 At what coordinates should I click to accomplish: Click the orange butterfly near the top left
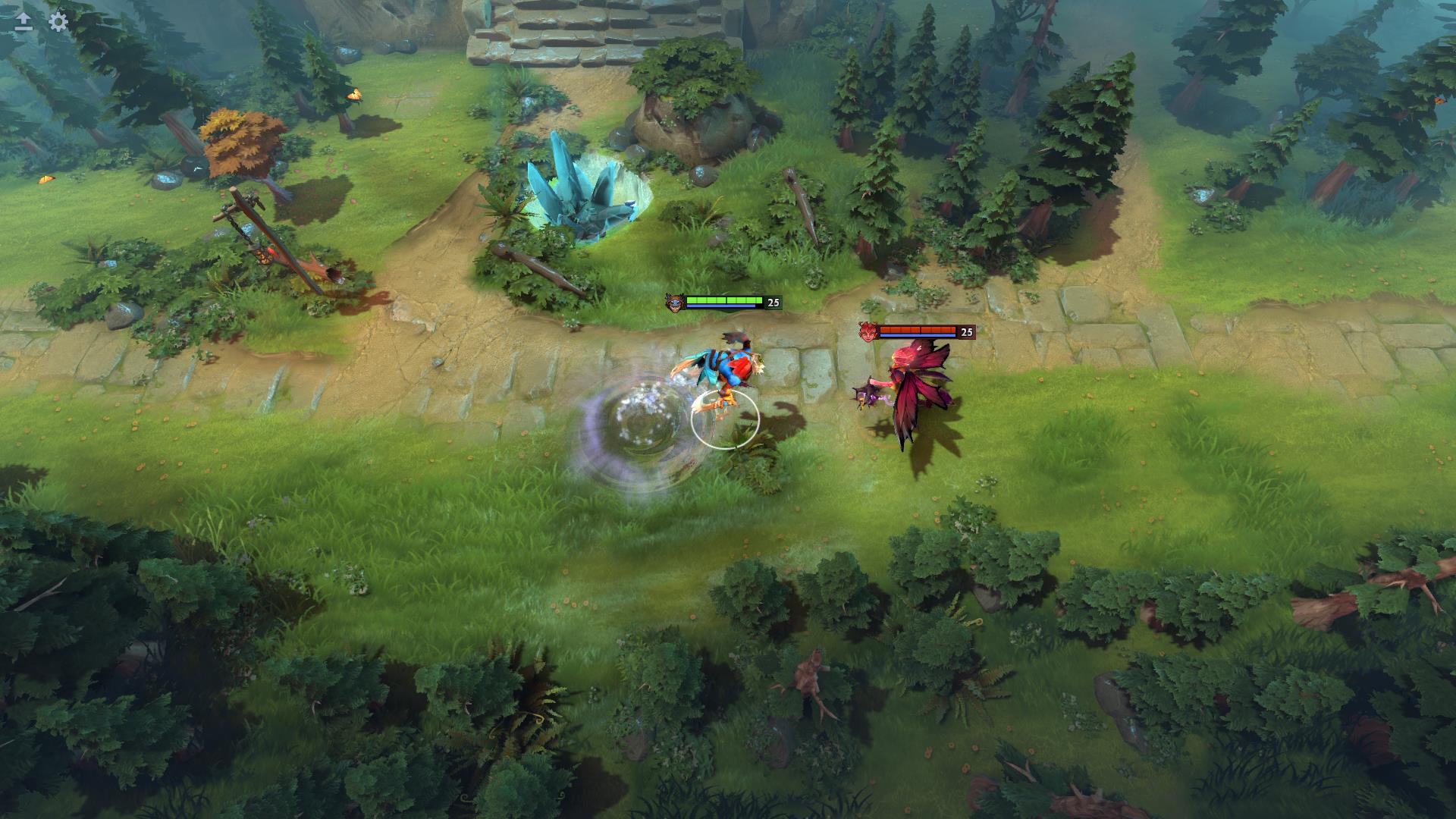click(353, 93)
